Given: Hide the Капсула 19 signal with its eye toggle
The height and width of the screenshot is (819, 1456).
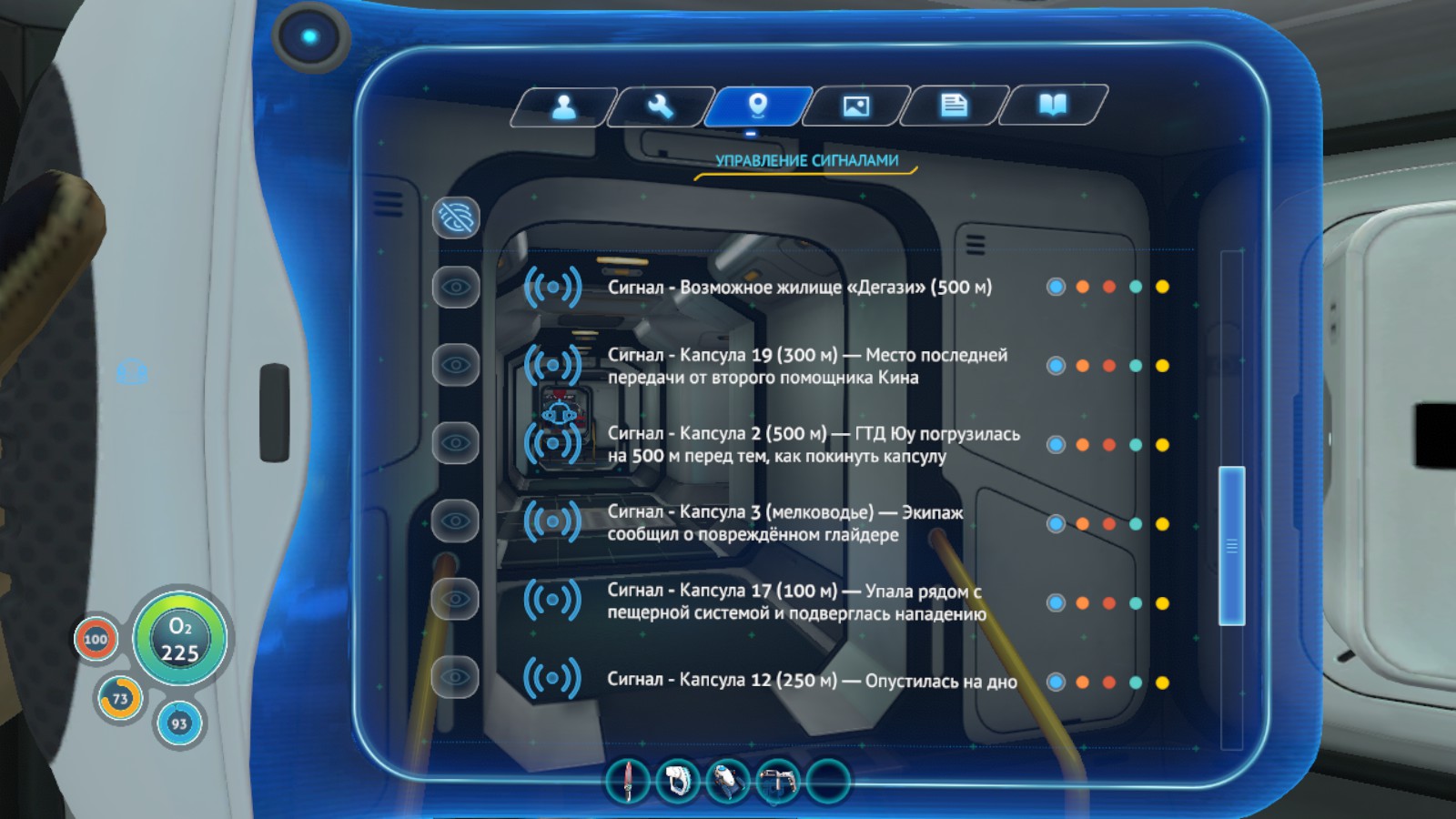Looking at the screenshot, I should [x=456, y=365].
